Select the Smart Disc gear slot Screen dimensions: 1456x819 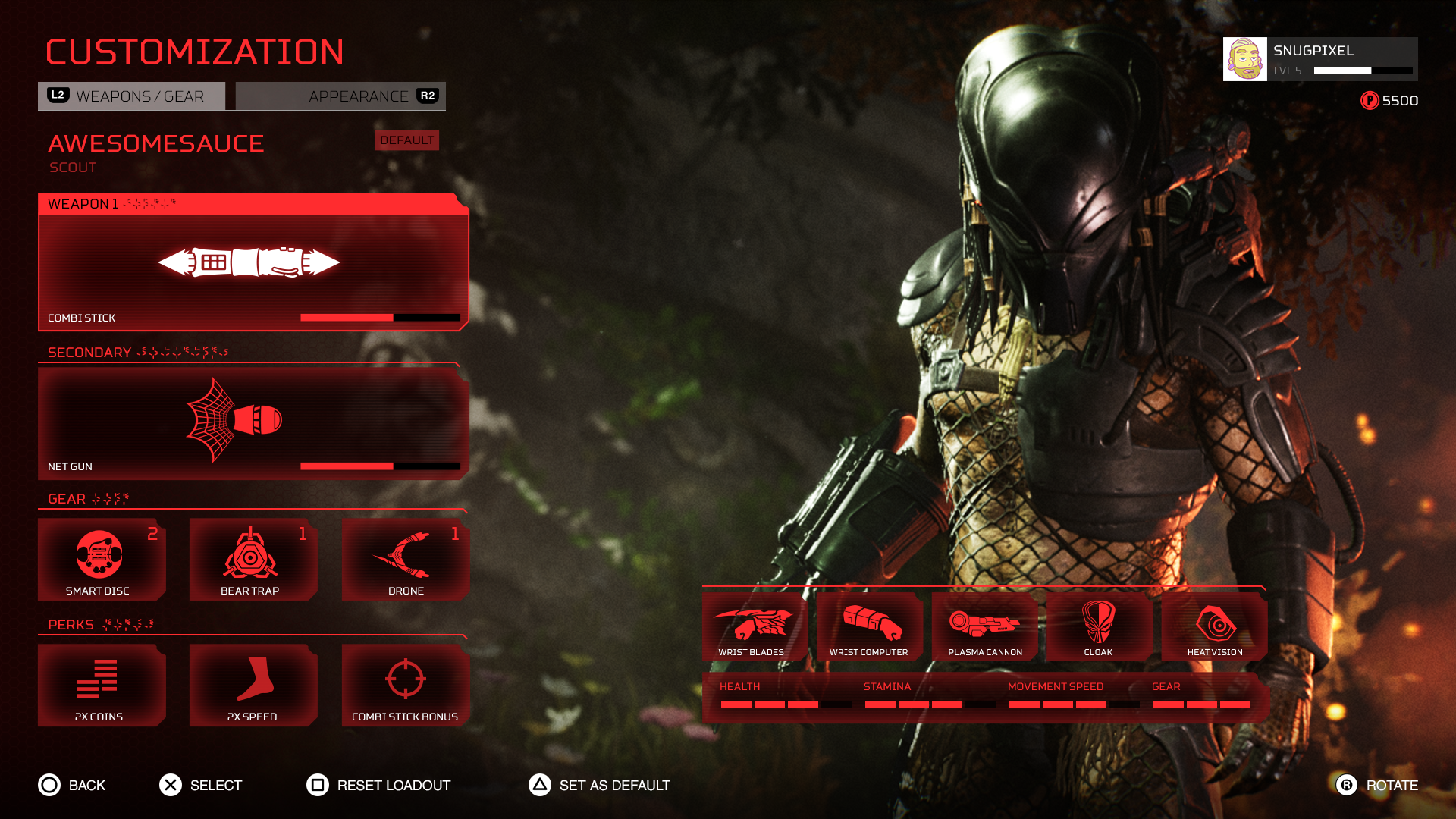[x=102, y=560]
